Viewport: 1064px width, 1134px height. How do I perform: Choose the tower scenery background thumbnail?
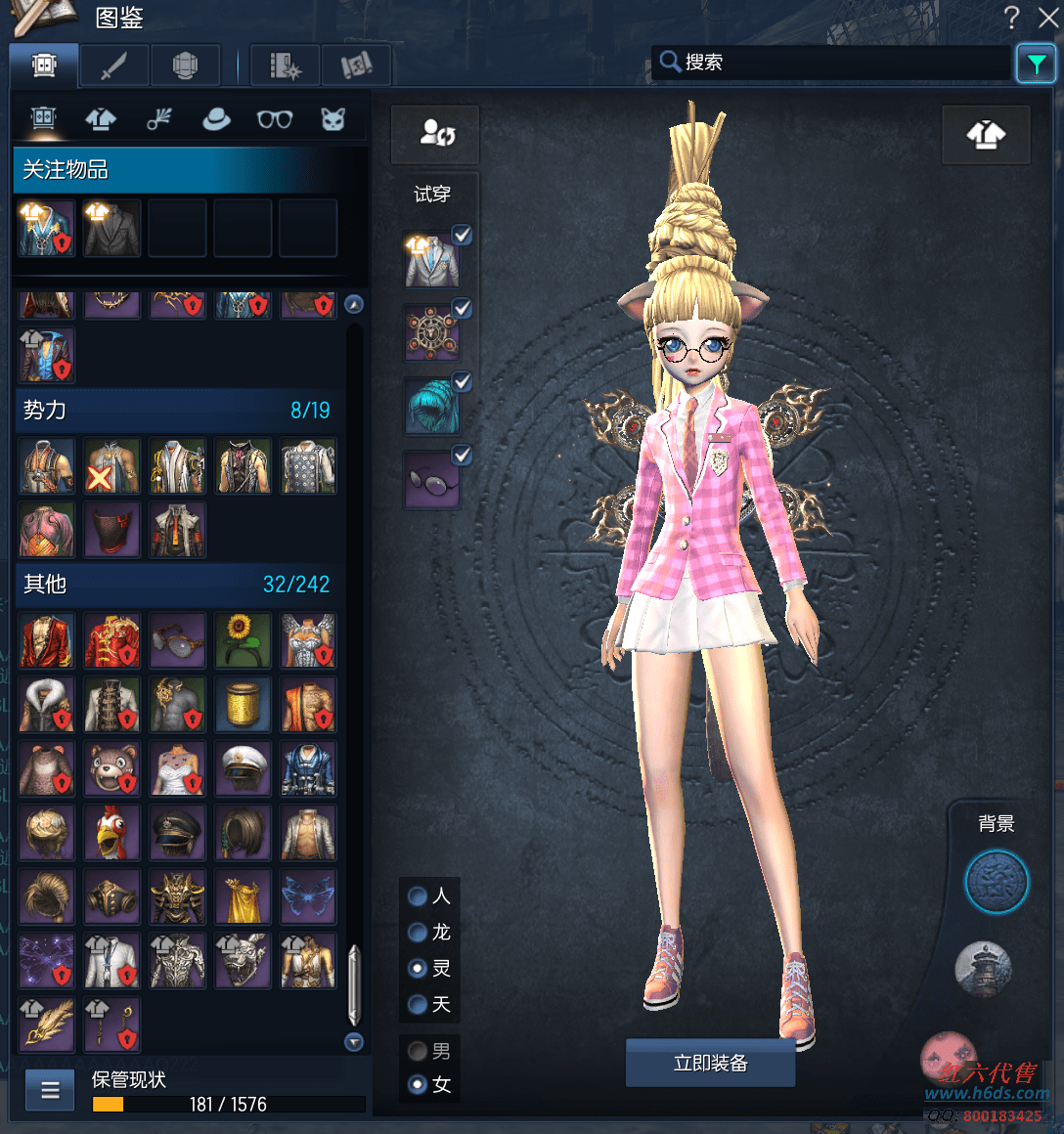[982, 968]
